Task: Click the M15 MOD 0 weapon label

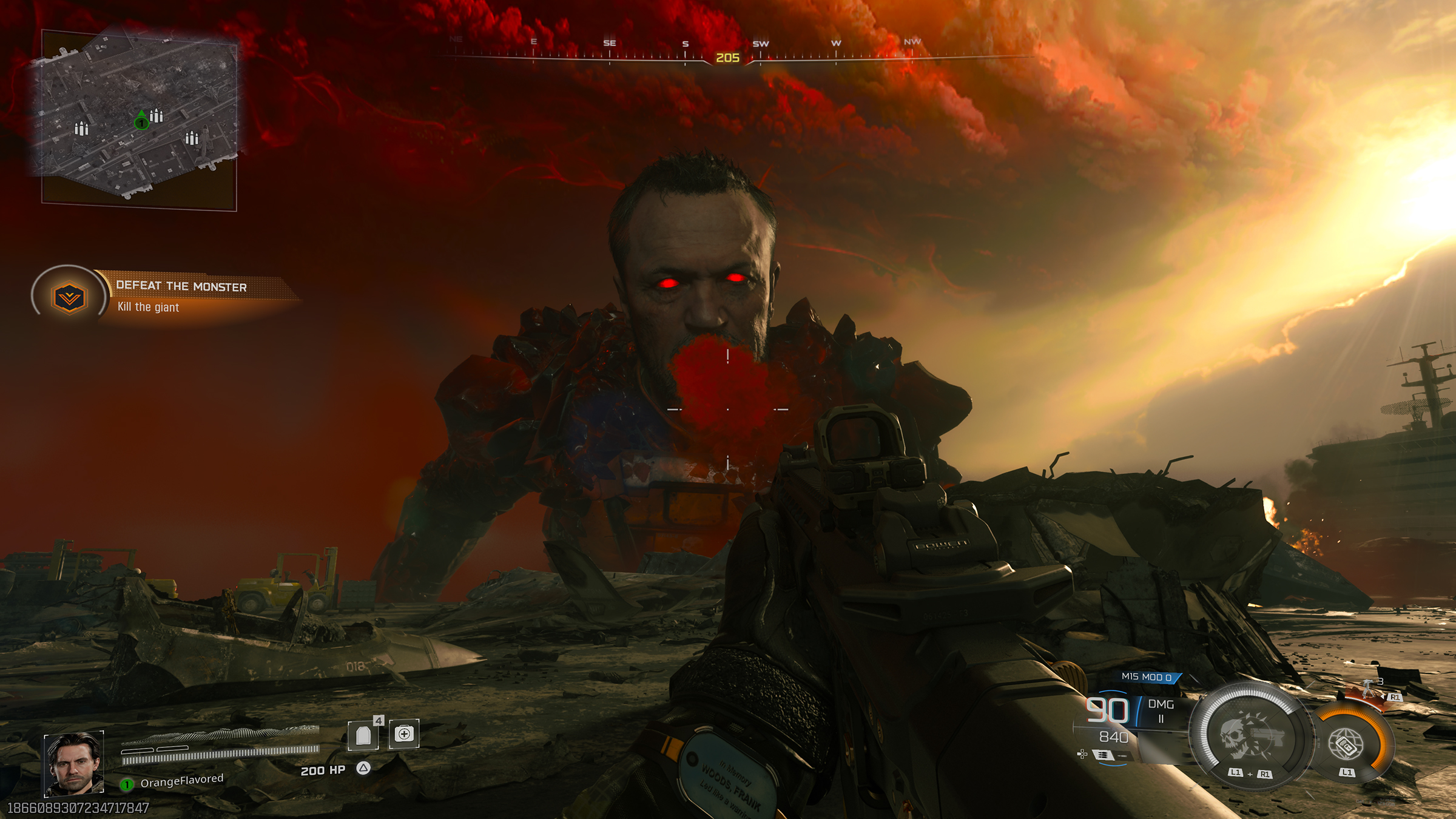Action: point(1147,676)
